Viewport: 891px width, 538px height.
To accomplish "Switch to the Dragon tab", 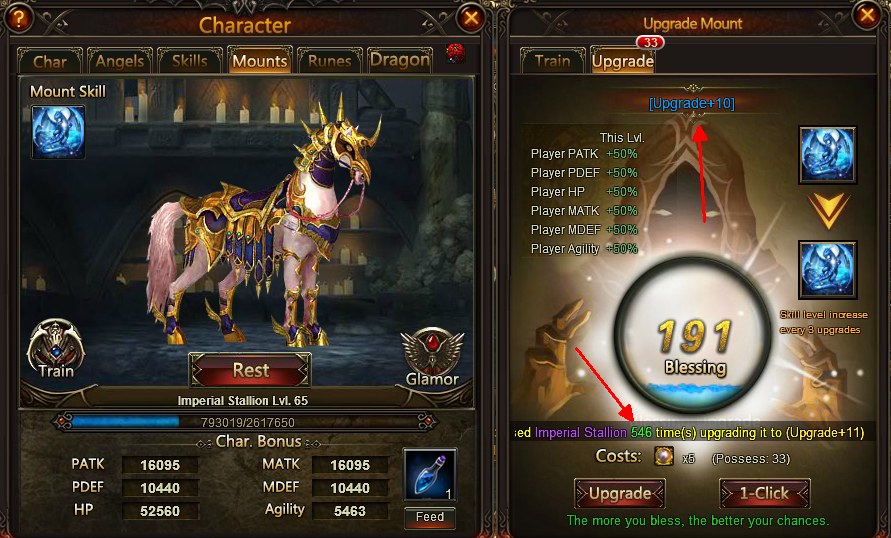I will point(399,60).
